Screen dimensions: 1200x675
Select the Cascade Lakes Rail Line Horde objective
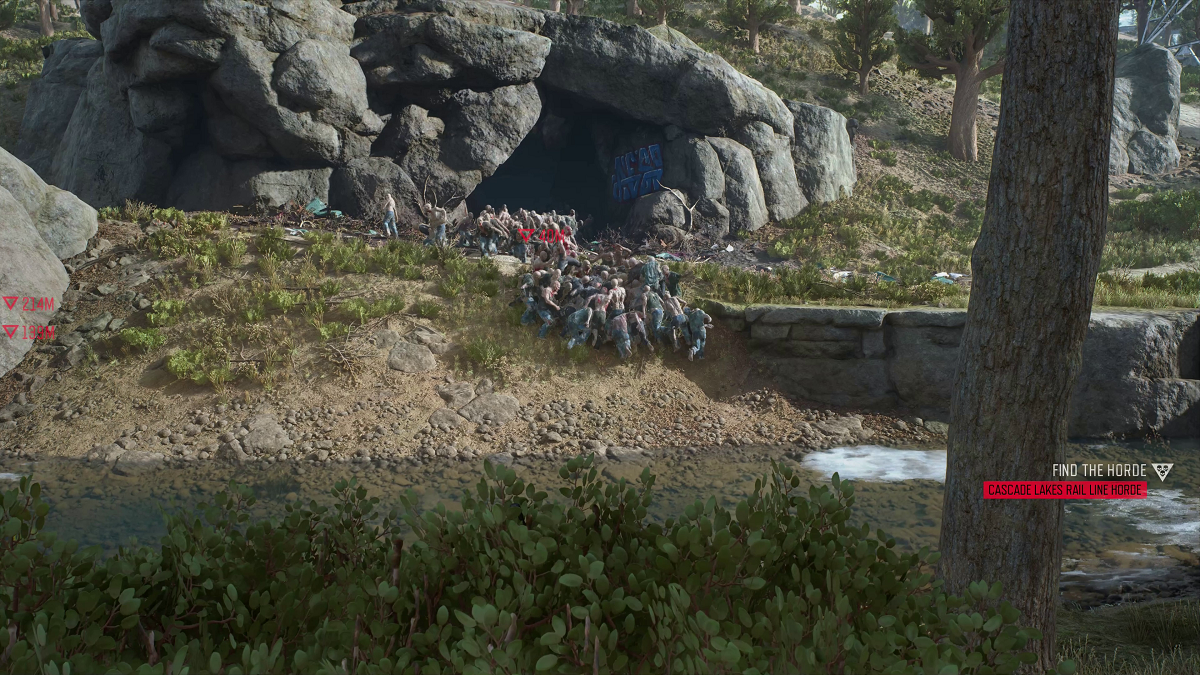(1065, 490)
